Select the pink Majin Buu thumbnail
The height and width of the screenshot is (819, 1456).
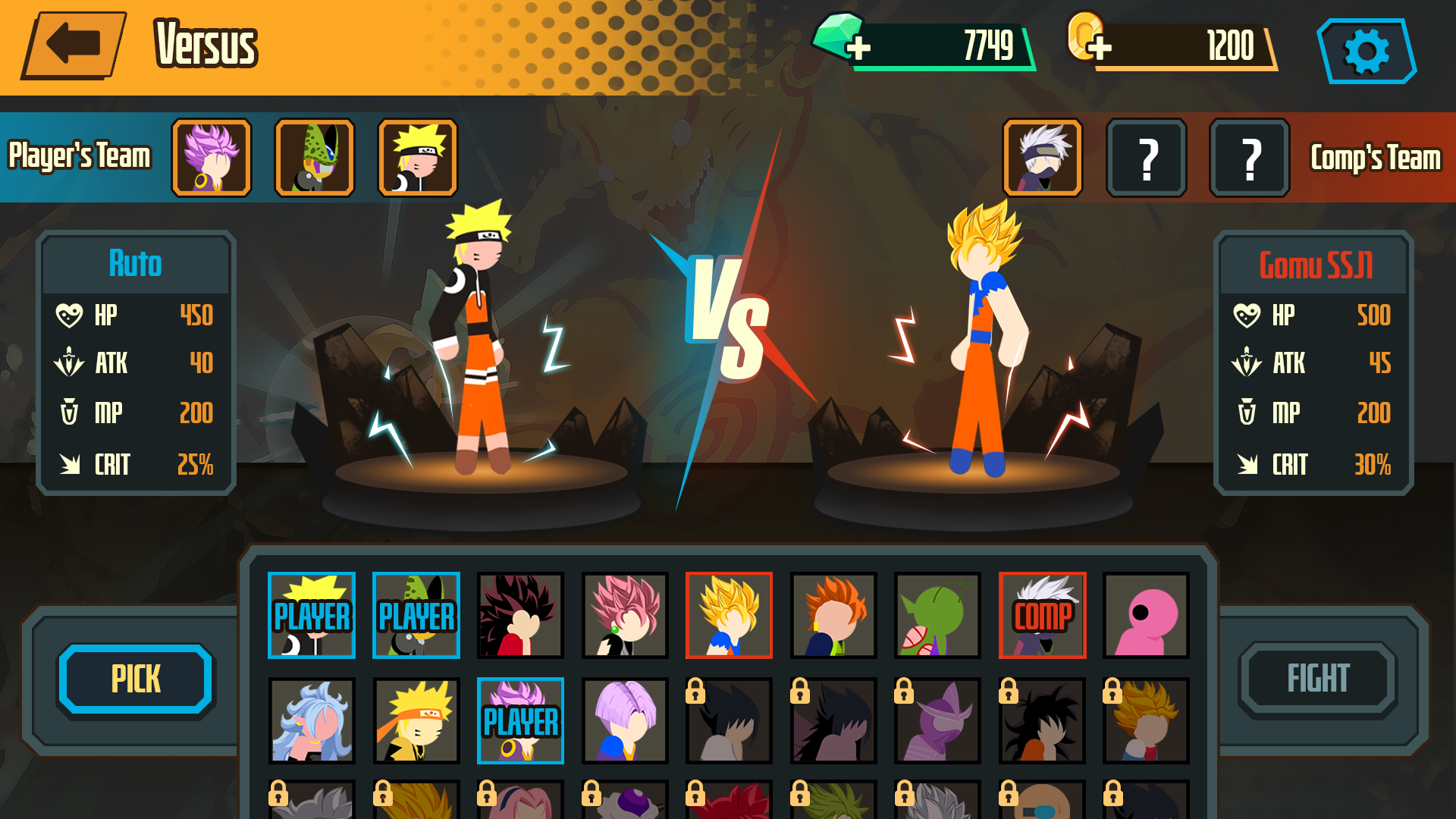pyautogui.click(x=1146, y=616)
